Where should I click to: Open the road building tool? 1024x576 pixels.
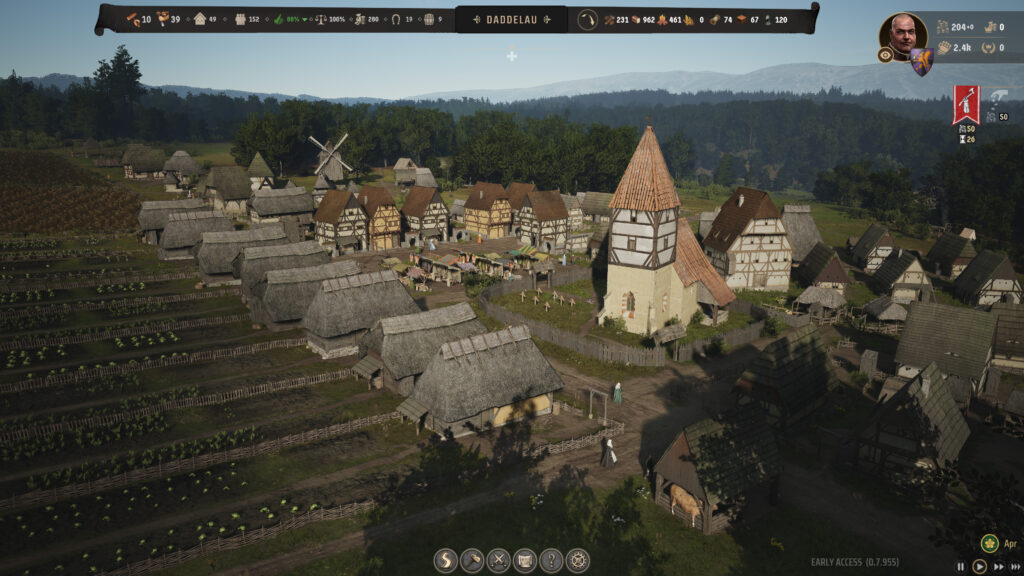[x=446, y=561]
